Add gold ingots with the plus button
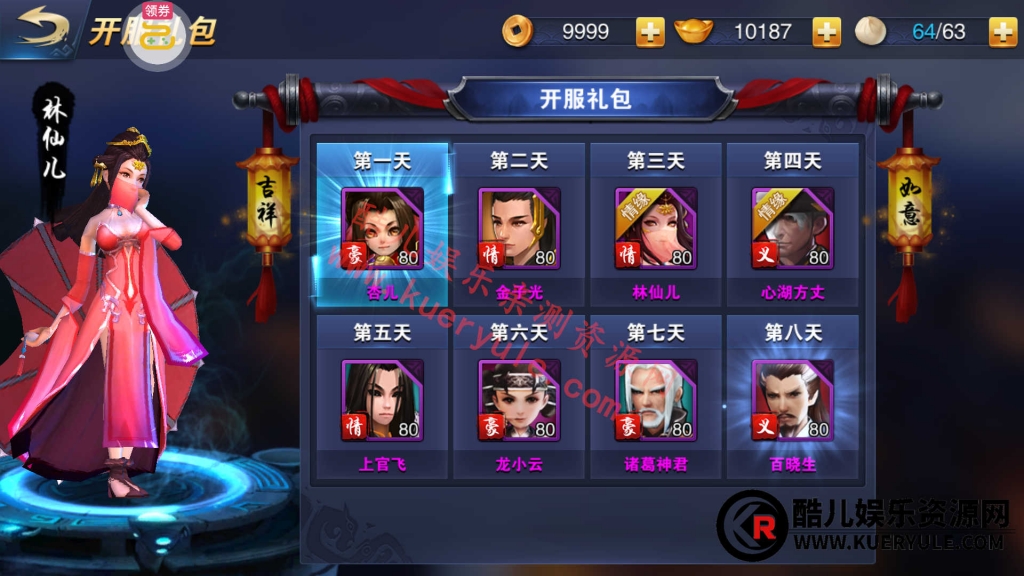Screen dimensions: 1024x576 [x=826, y=32]
